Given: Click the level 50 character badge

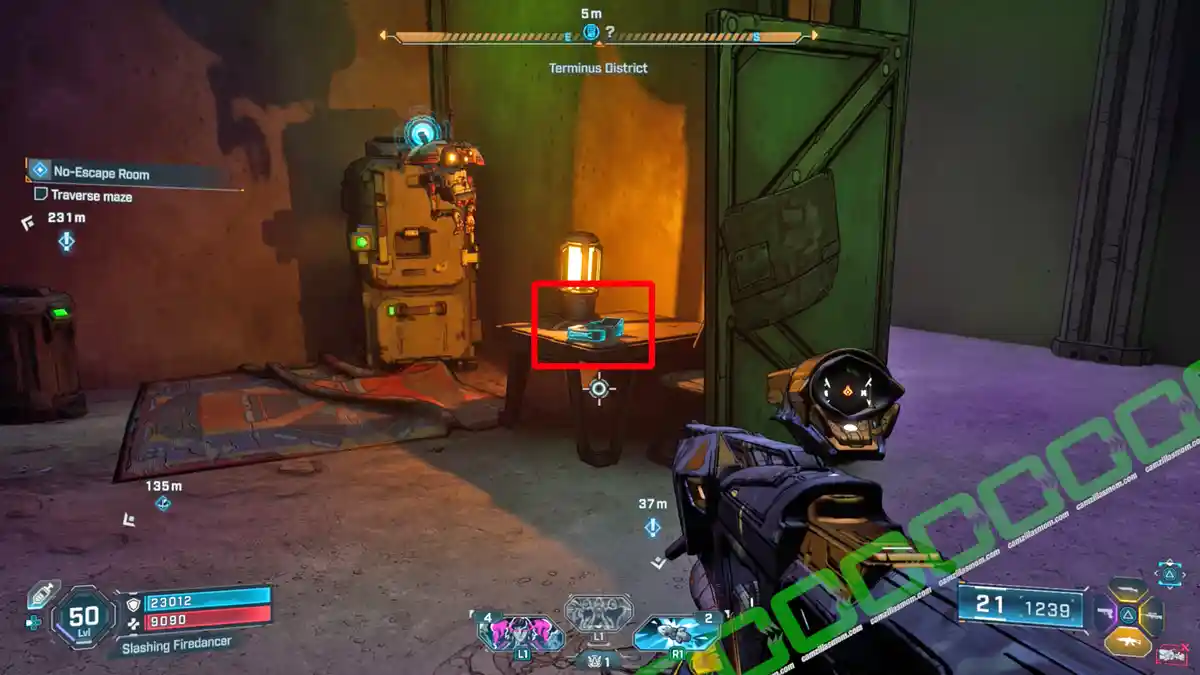Looking at the screenshot, I should [83, 619].
